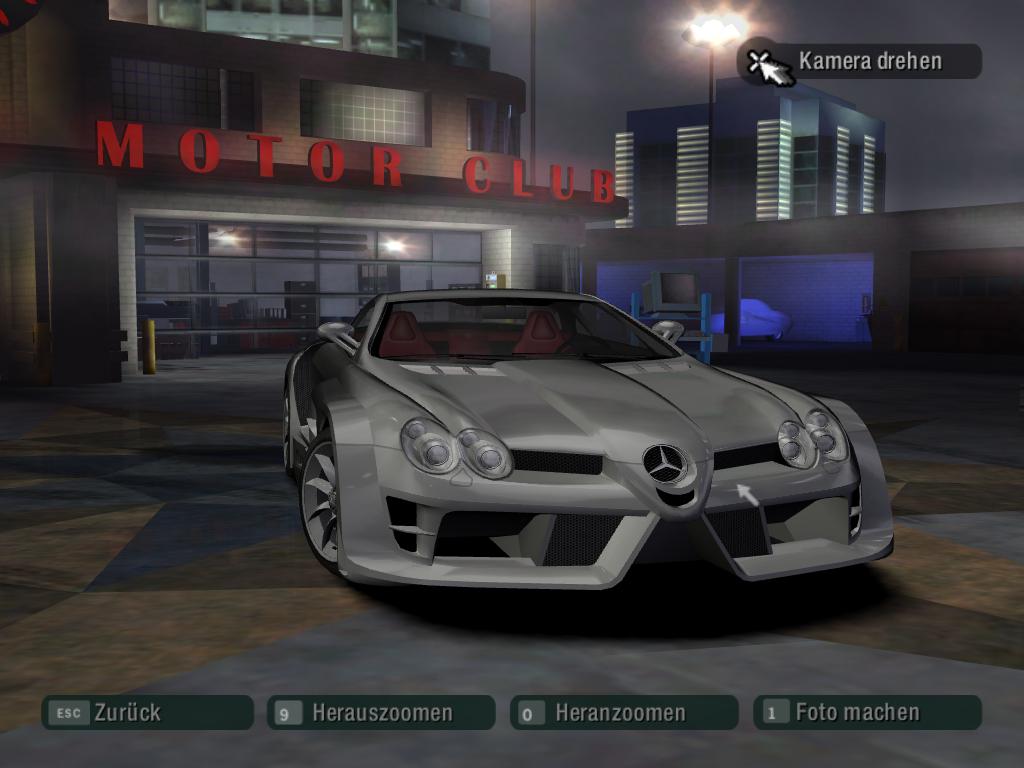Zoom in using Heranzoomen

point(623,713)
